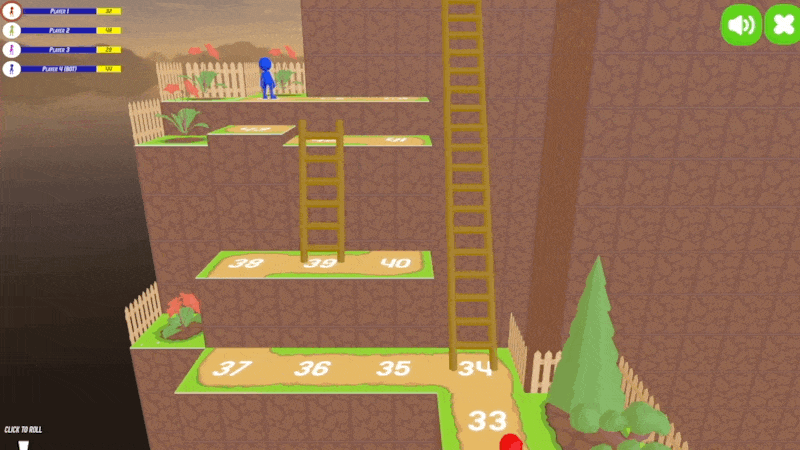Click the dice cup under Click to Roll

[22, 442]
